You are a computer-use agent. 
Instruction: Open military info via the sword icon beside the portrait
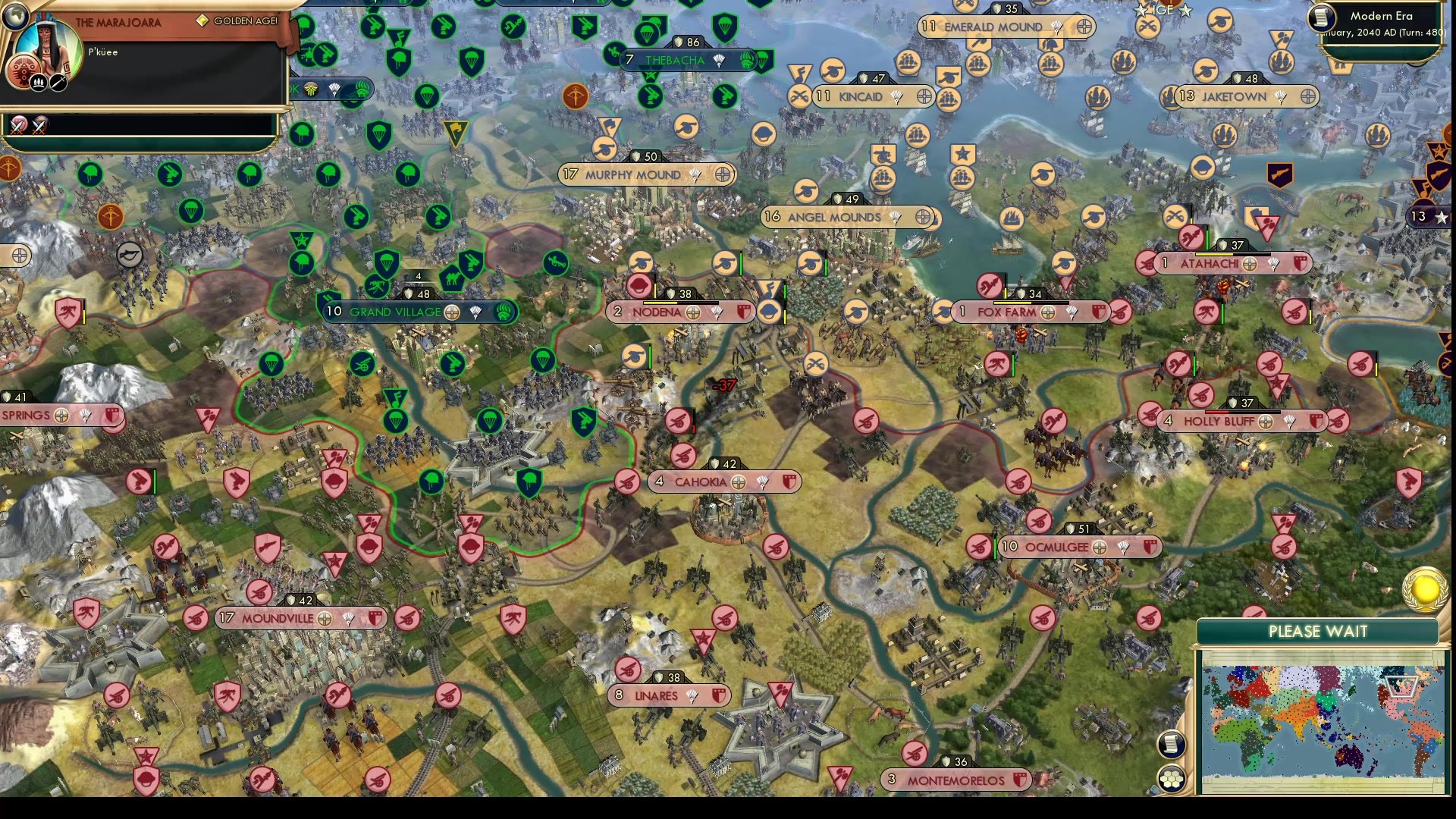(58, 83)
